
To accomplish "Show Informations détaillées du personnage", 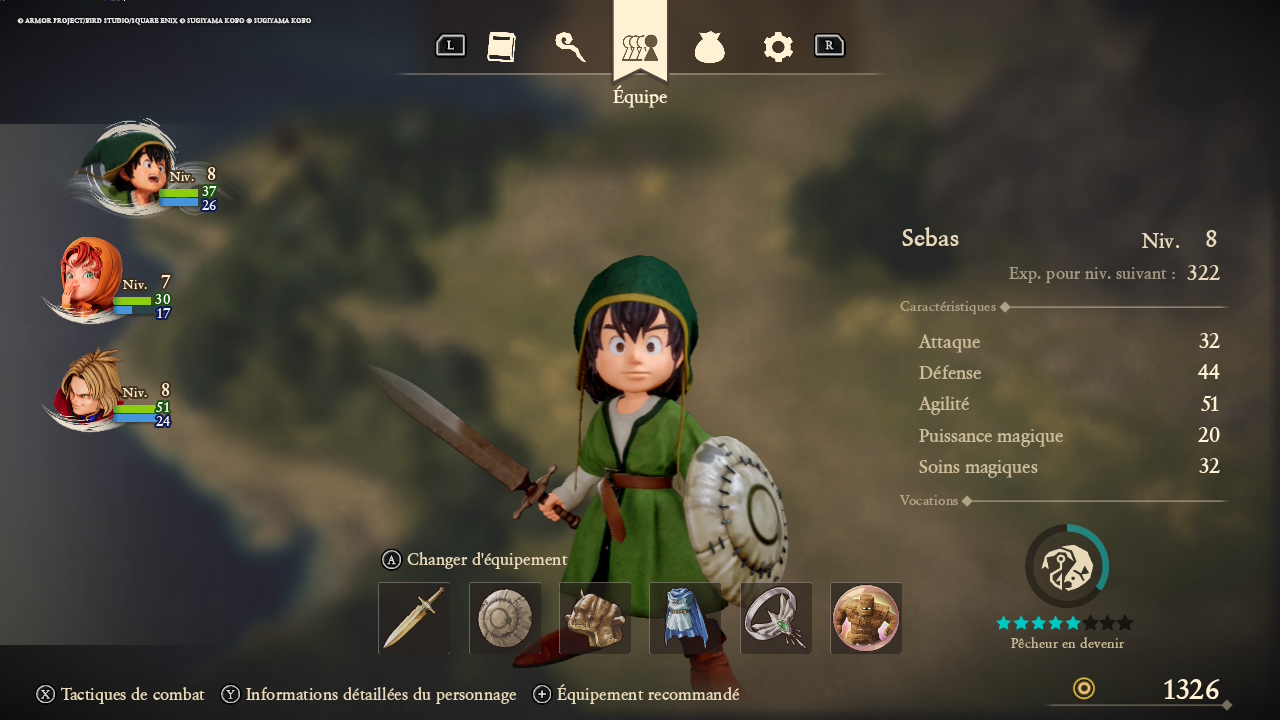I will pos(369,694).
